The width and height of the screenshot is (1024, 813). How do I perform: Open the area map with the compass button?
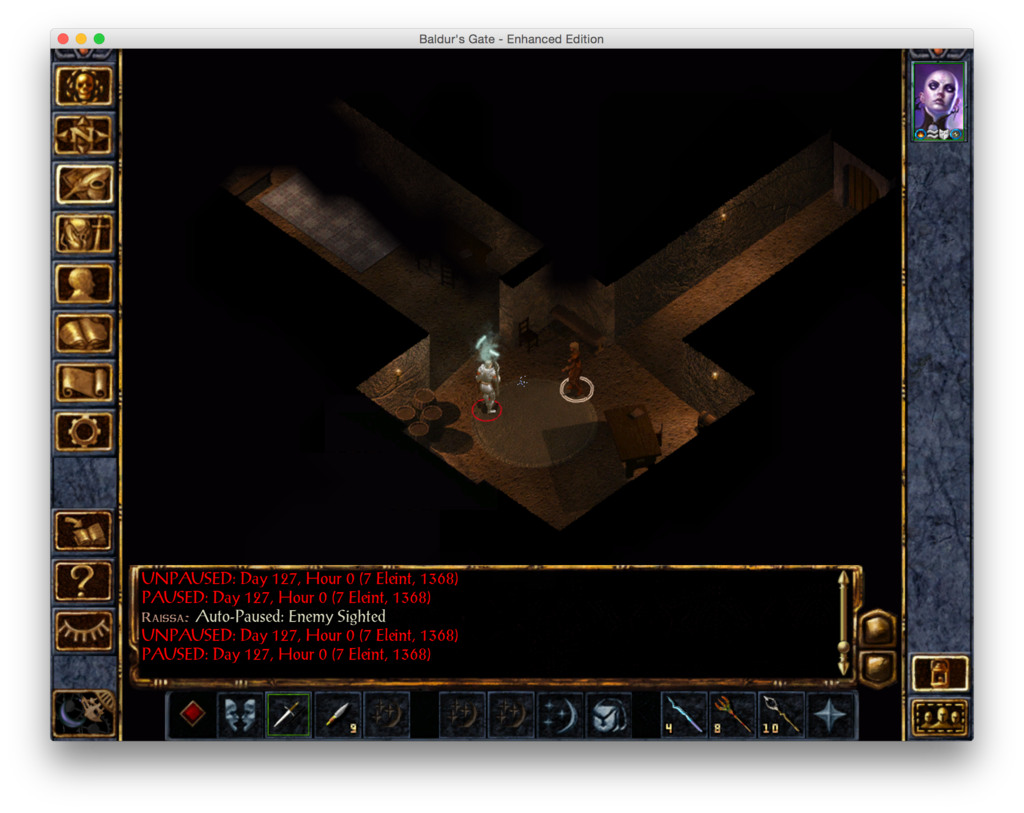point(84,135)
